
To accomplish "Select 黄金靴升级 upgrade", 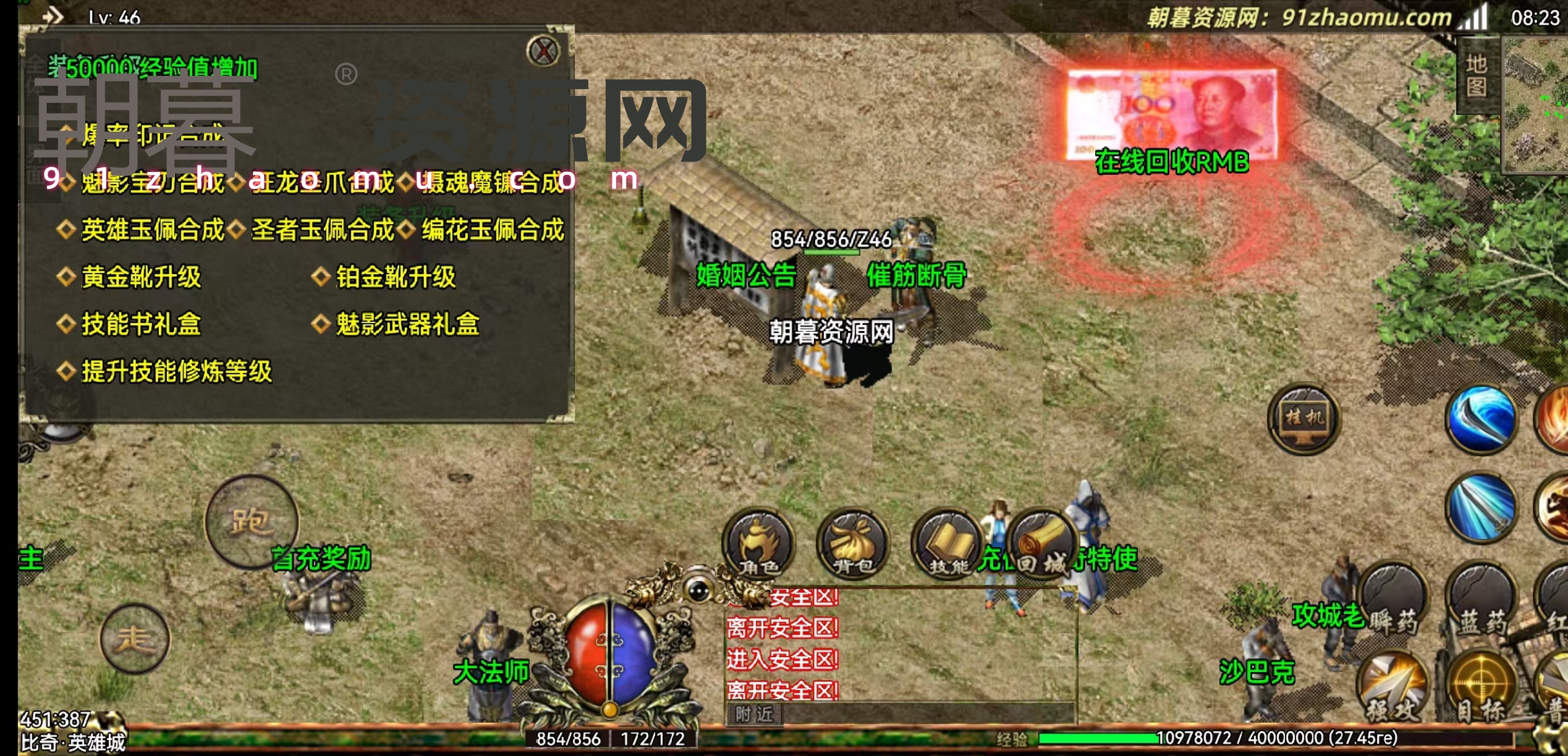I will [140, 277].
